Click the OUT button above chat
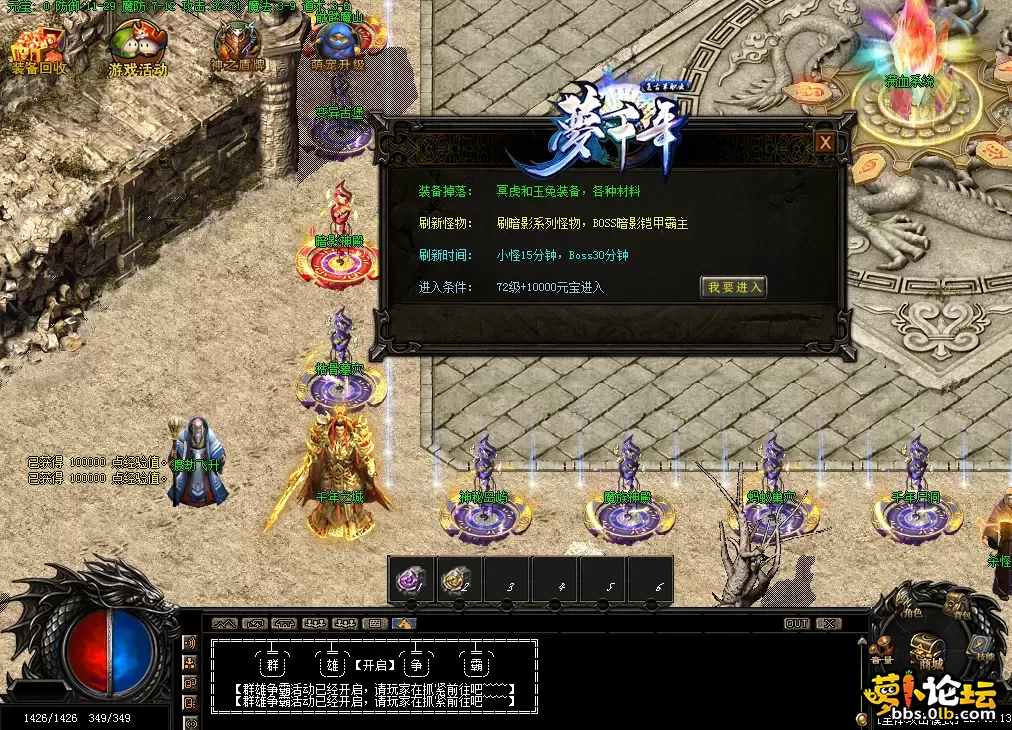 point(796,623)
